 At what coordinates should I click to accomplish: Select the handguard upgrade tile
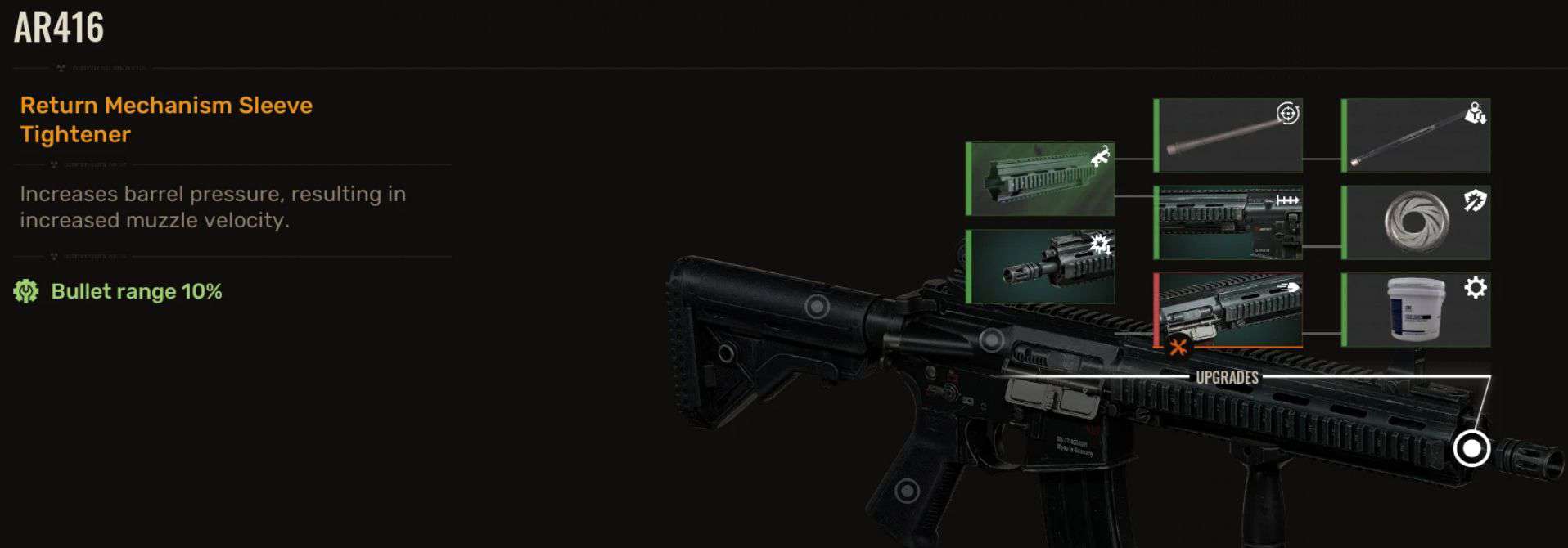(x=1040, y=179)
